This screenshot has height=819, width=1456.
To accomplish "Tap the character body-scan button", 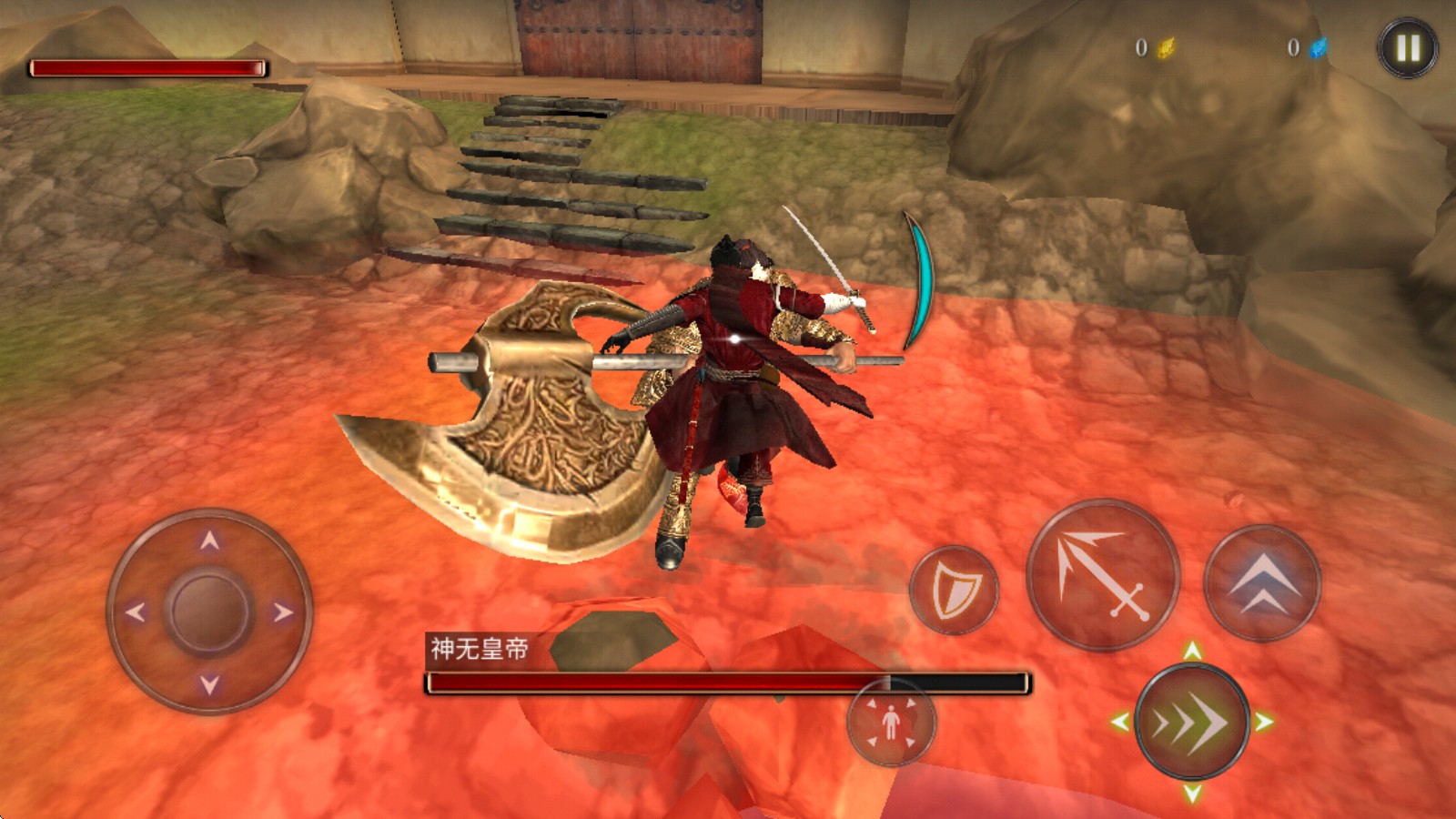I will click(891, 724).
